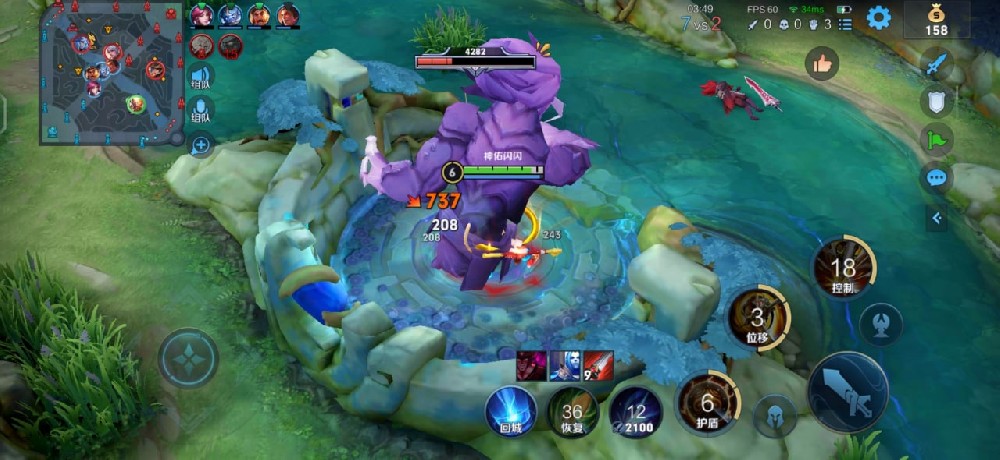Hit the large sword basic attack button
Screen dimensions: 1000x460
(846, 391)
